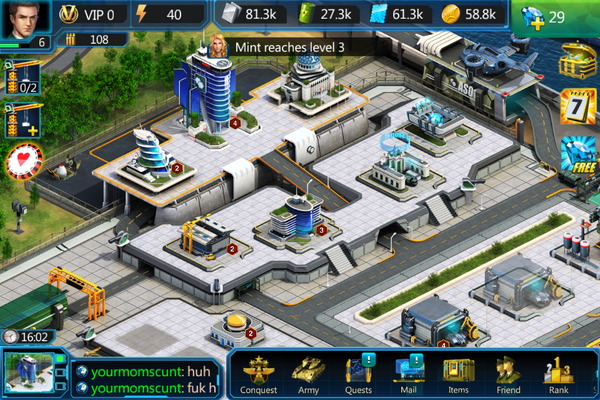Open the VIP 0 status panel
Image resolution: width=600 pixels, height=400 pixels.
pos(88,15)
